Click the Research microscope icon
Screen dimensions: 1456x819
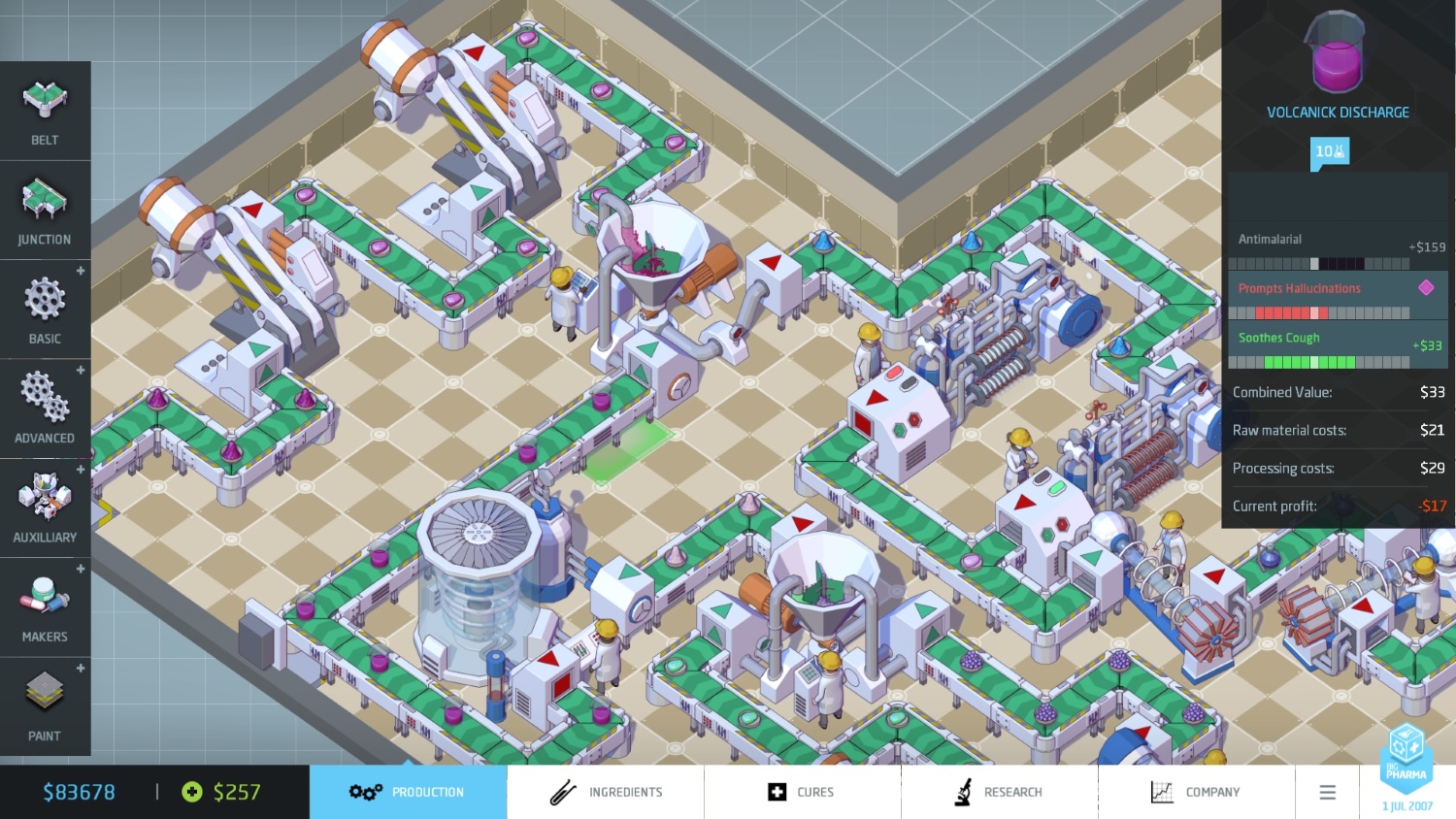pyautogui.click(x=964, y=792)
